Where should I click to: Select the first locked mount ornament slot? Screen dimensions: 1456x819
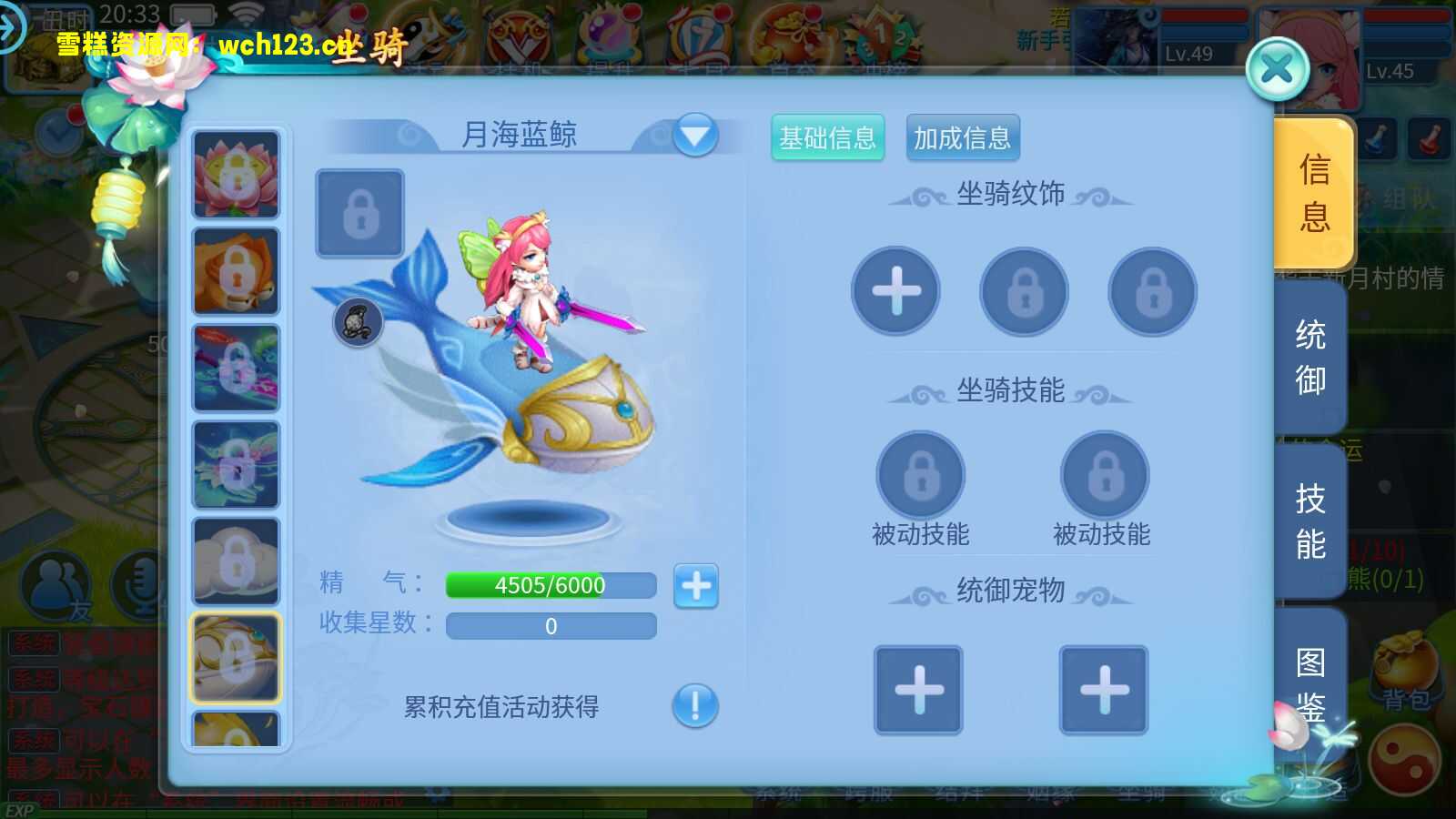point(1023,291)
